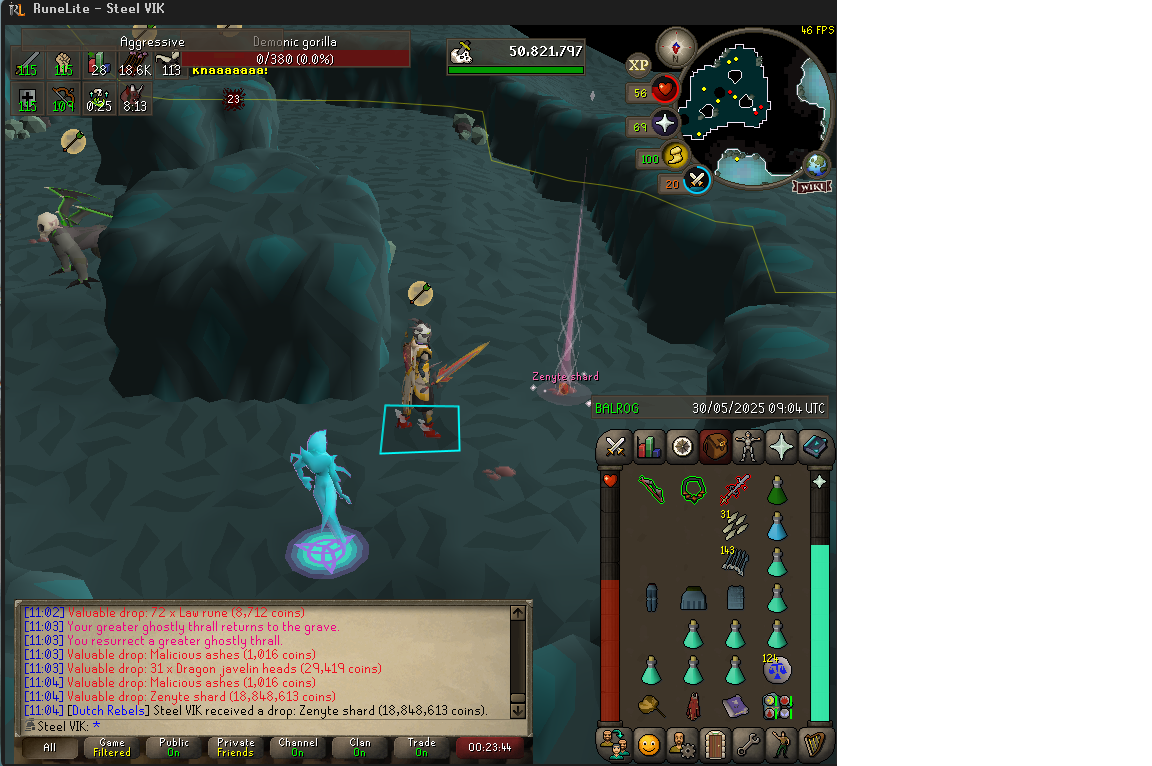Click the law rune stack in inventory
The image size is (1152, 766).
(776, 669)
